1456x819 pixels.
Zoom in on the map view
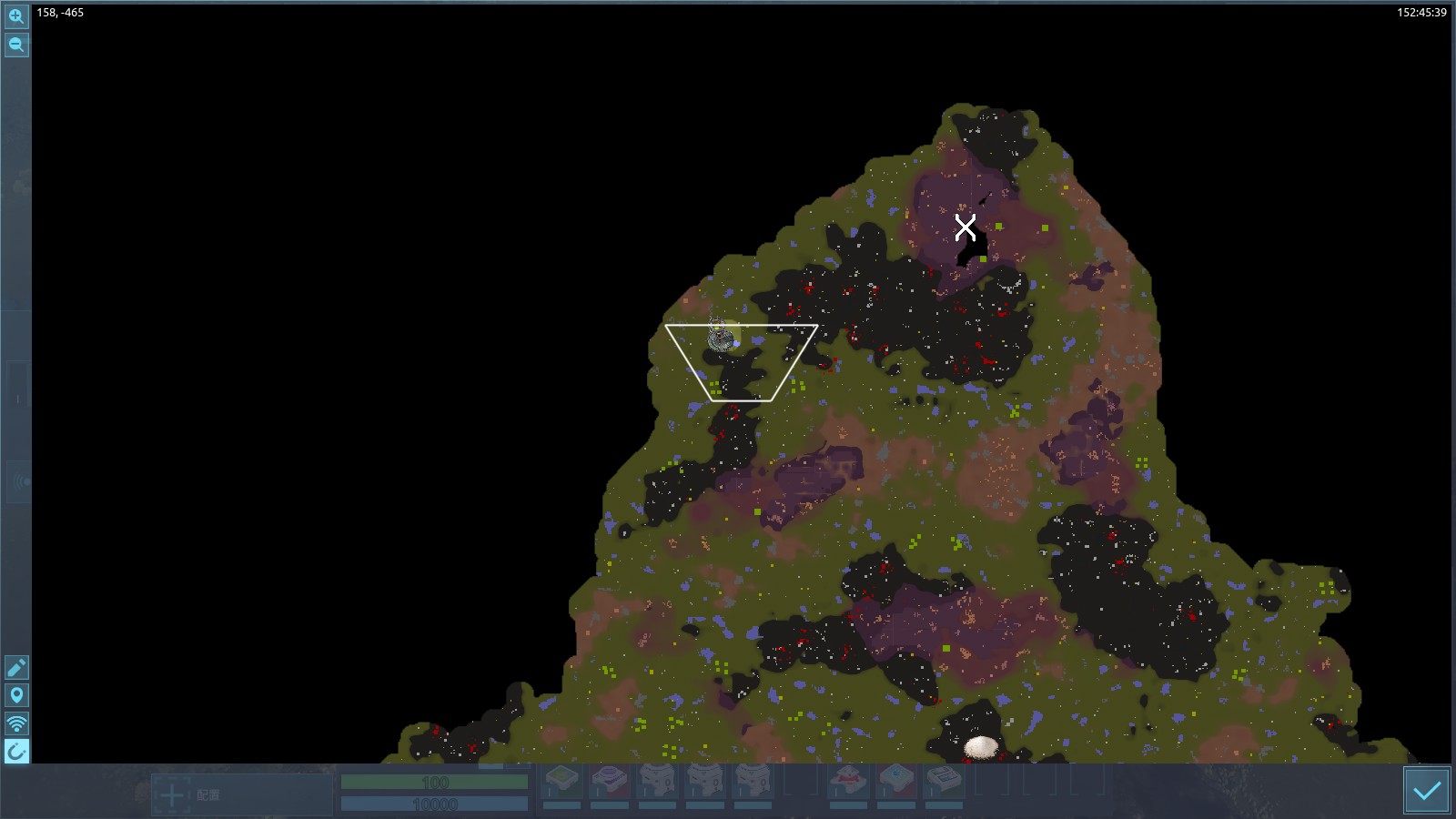point(16,16)
